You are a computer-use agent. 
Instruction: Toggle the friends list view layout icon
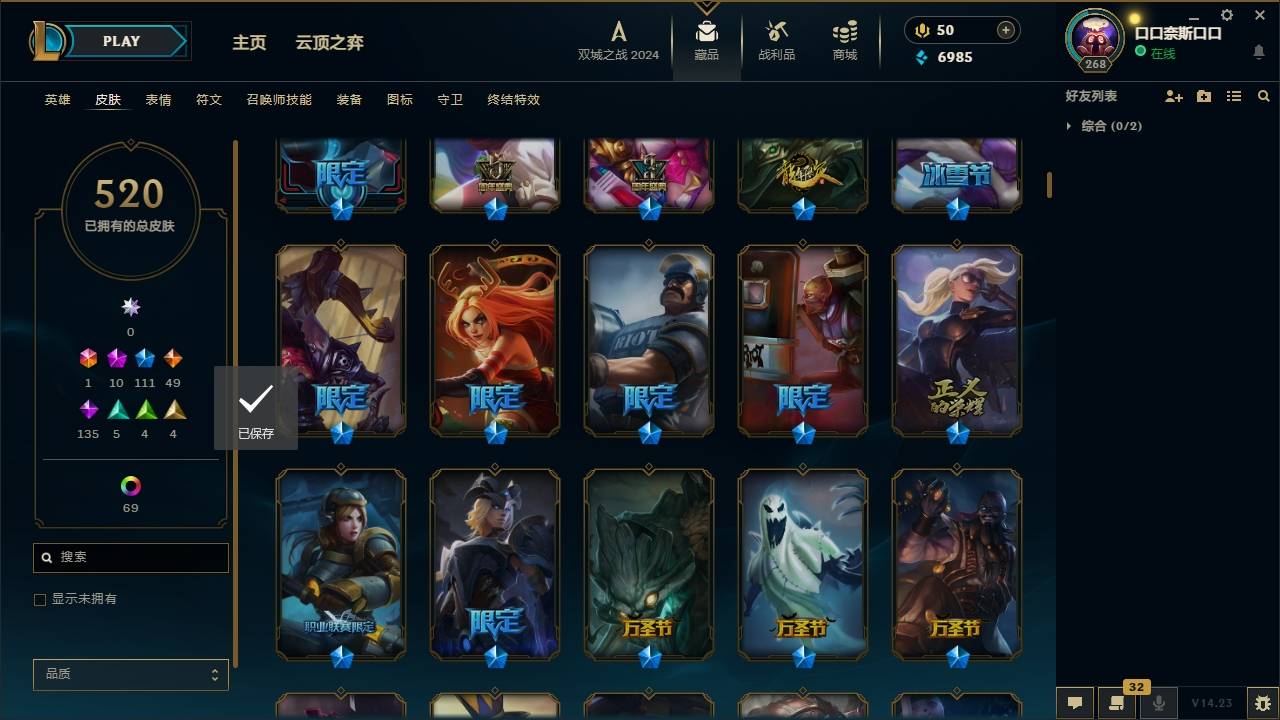point(1234,96)
